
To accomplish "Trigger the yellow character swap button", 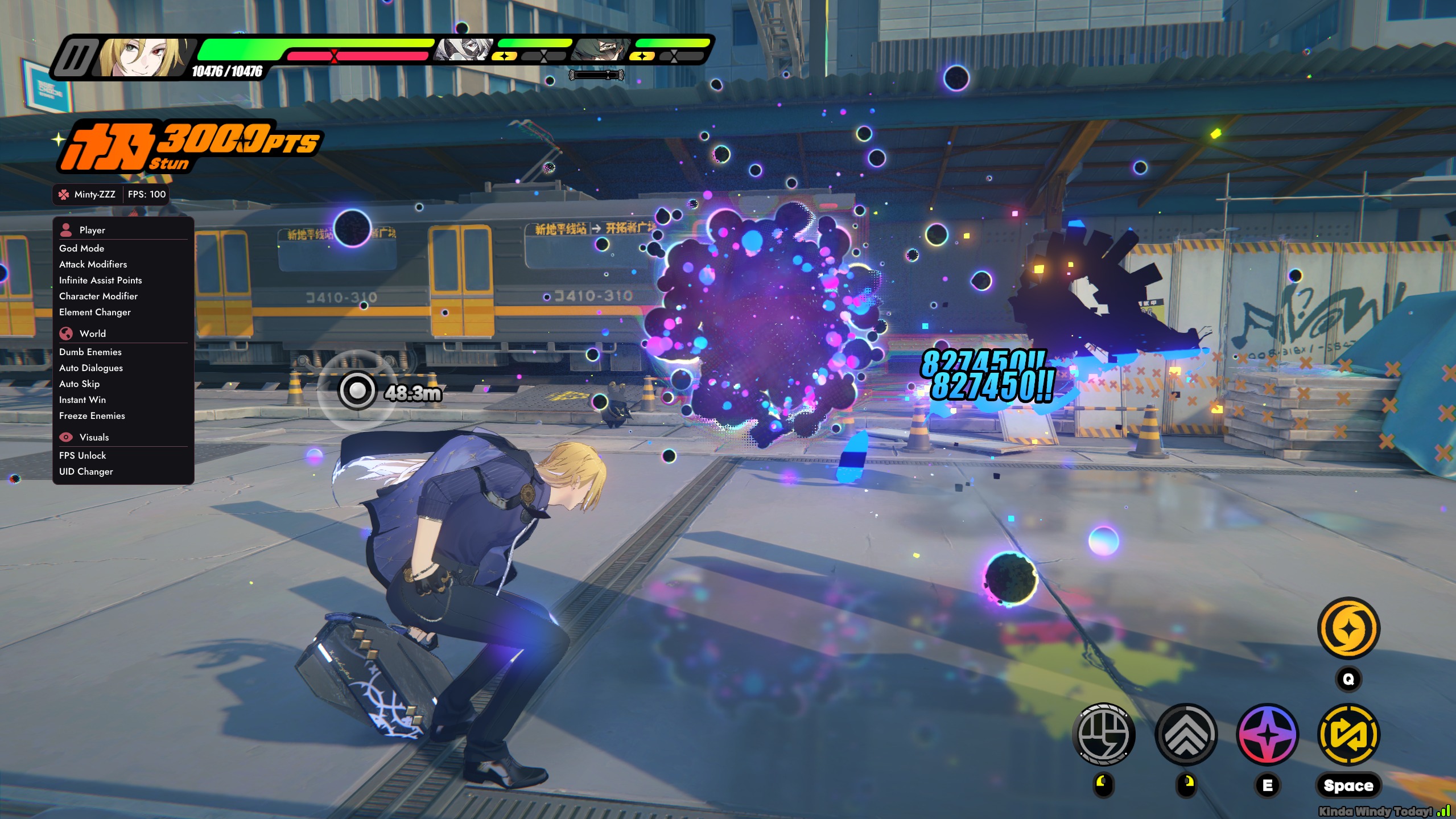I will pyautogui.click(x=1348, y=734).
